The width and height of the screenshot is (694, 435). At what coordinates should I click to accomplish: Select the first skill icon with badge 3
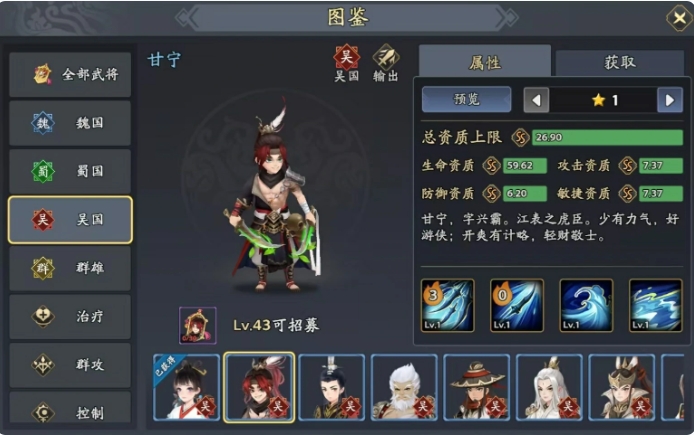447,305
